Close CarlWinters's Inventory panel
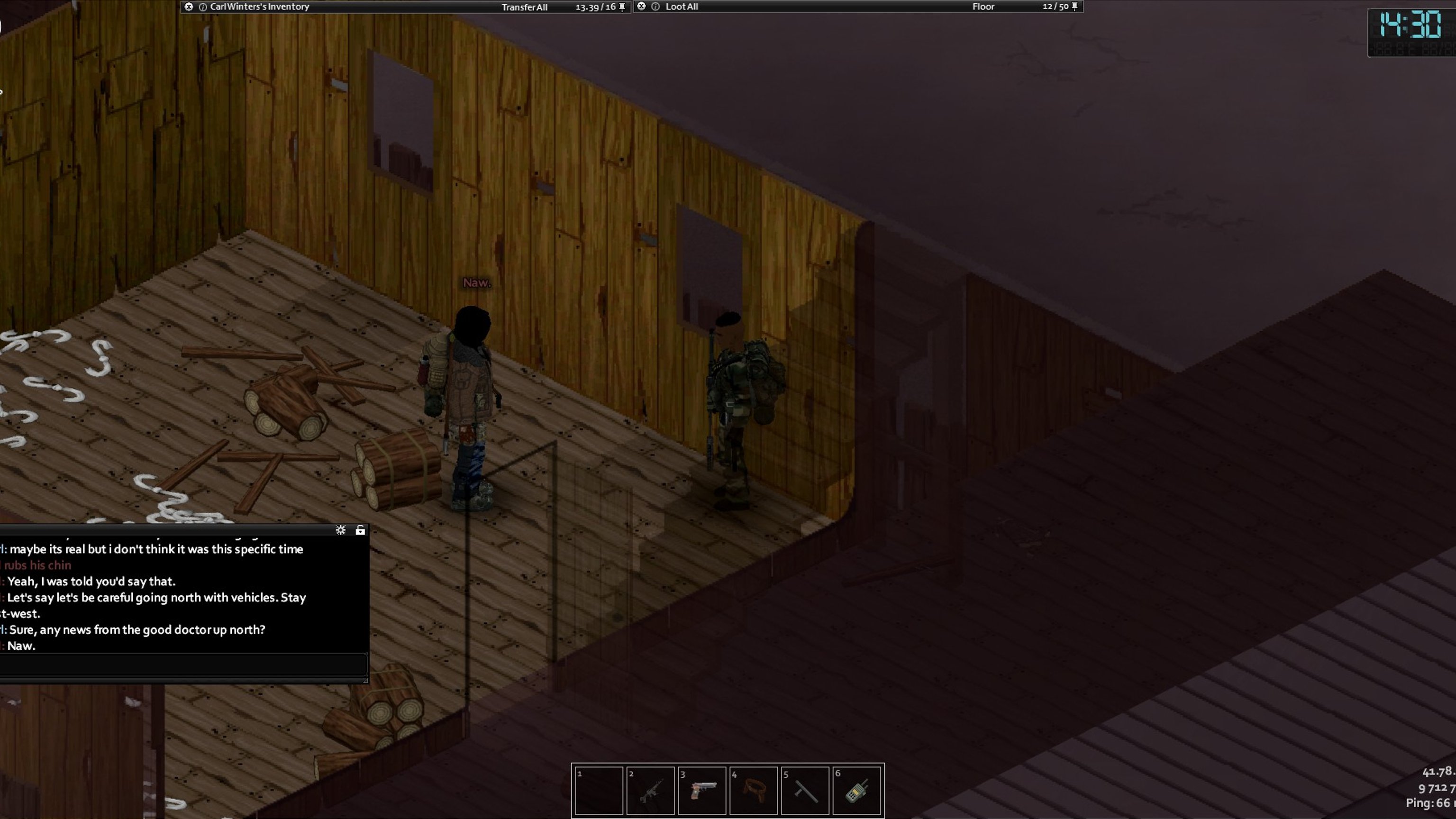 coord(189,7)
